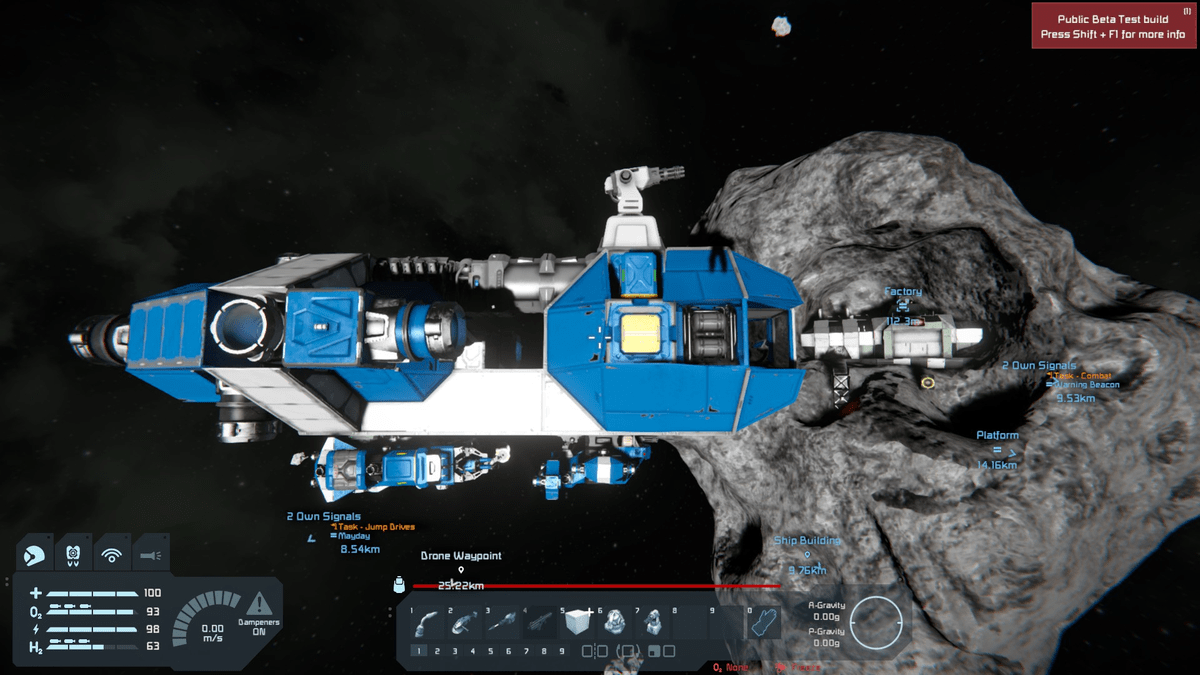The image size is (1200, 675).
Task: Switch to toolbar page 5
Action: point(490,651)
